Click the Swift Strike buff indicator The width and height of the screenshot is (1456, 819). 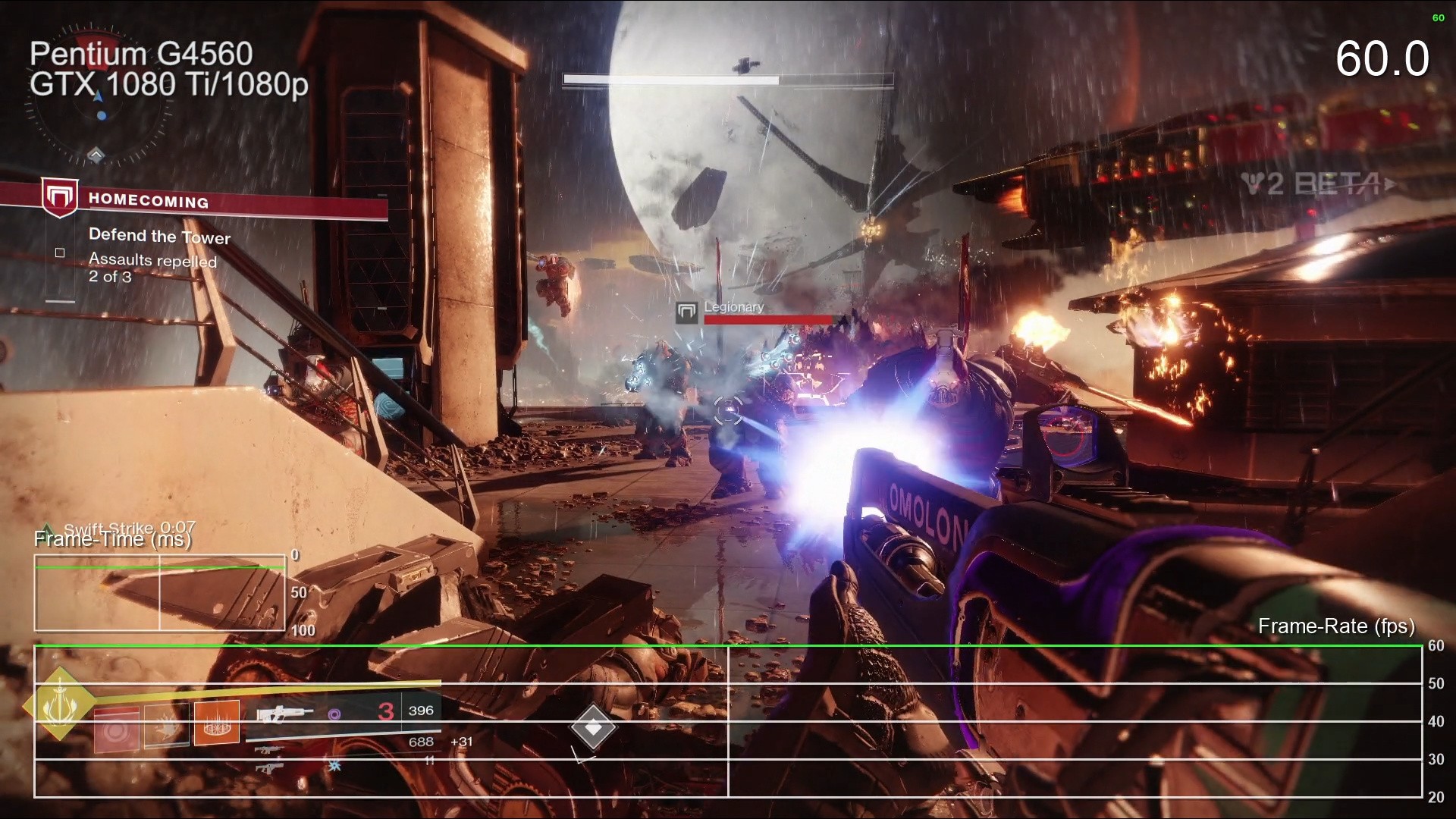(x=129, y=528)
